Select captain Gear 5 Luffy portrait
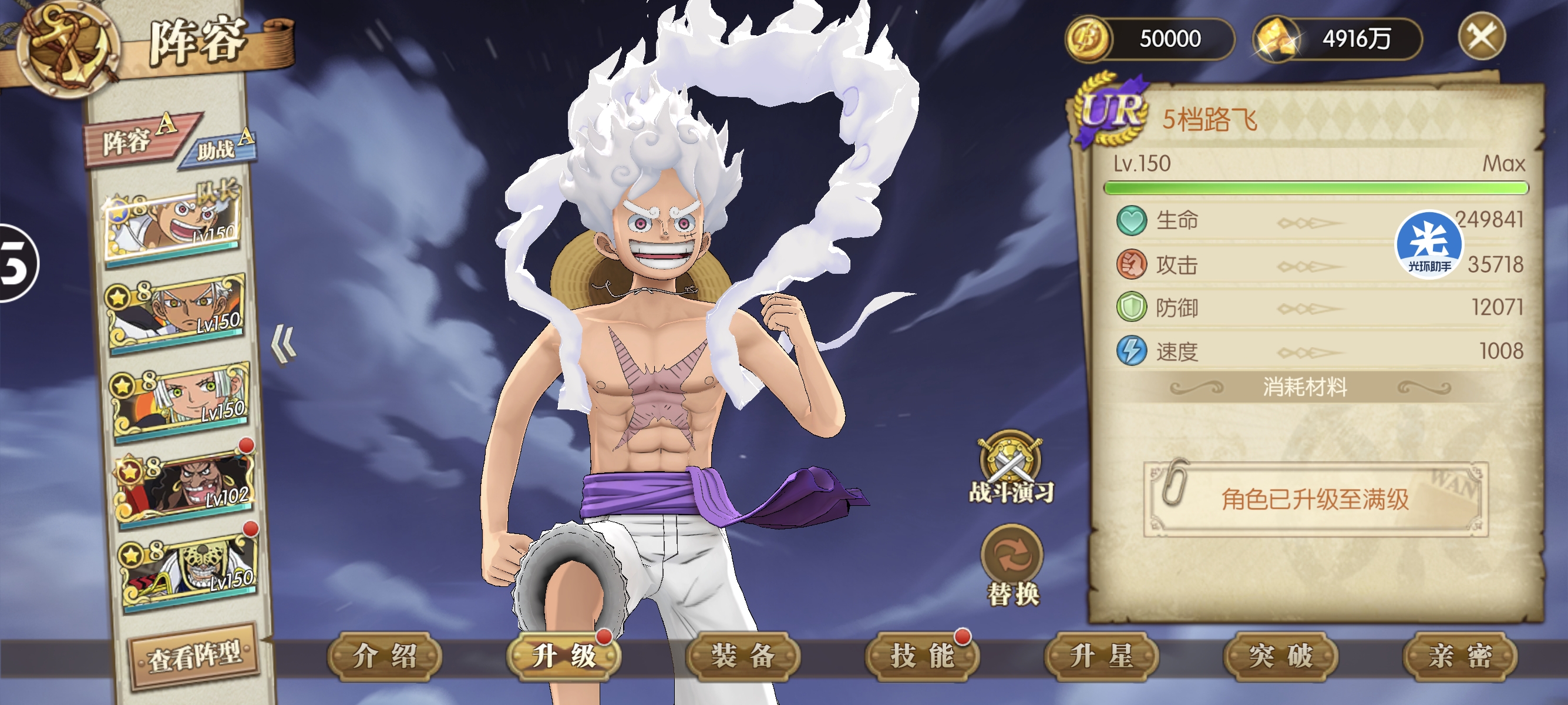Image resolution: width=1568 pixels, height=705 pixels. tap(173, 224)
